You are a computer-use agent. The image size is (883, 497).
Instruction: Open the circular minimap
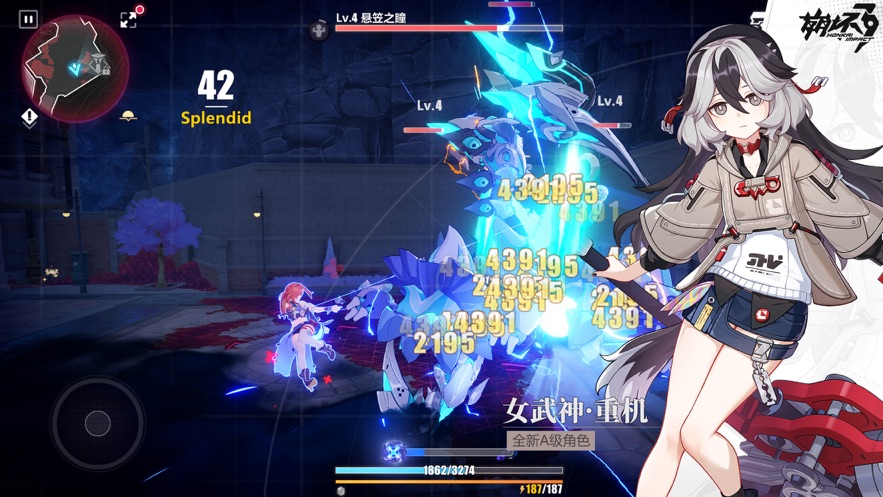pos(76,68)
